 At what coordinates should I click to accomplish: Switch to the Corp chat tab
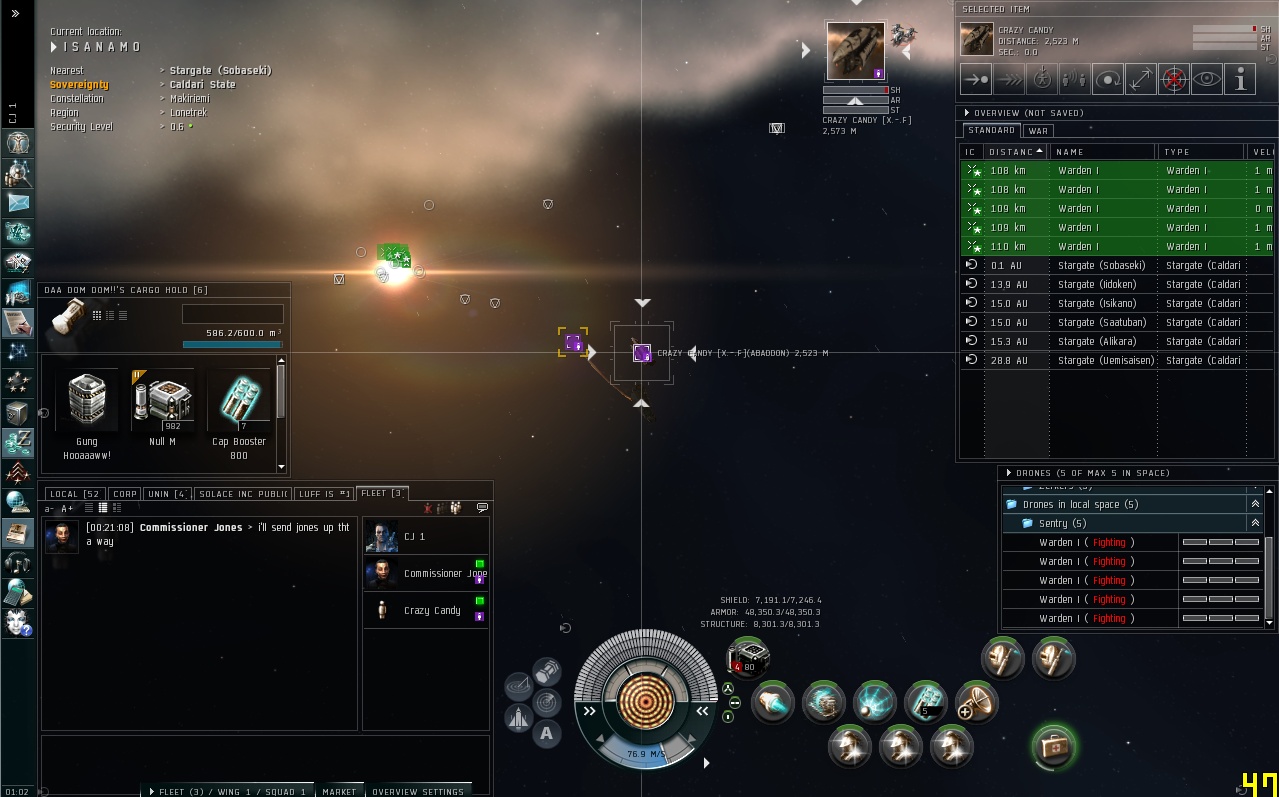tap(125, 494)
